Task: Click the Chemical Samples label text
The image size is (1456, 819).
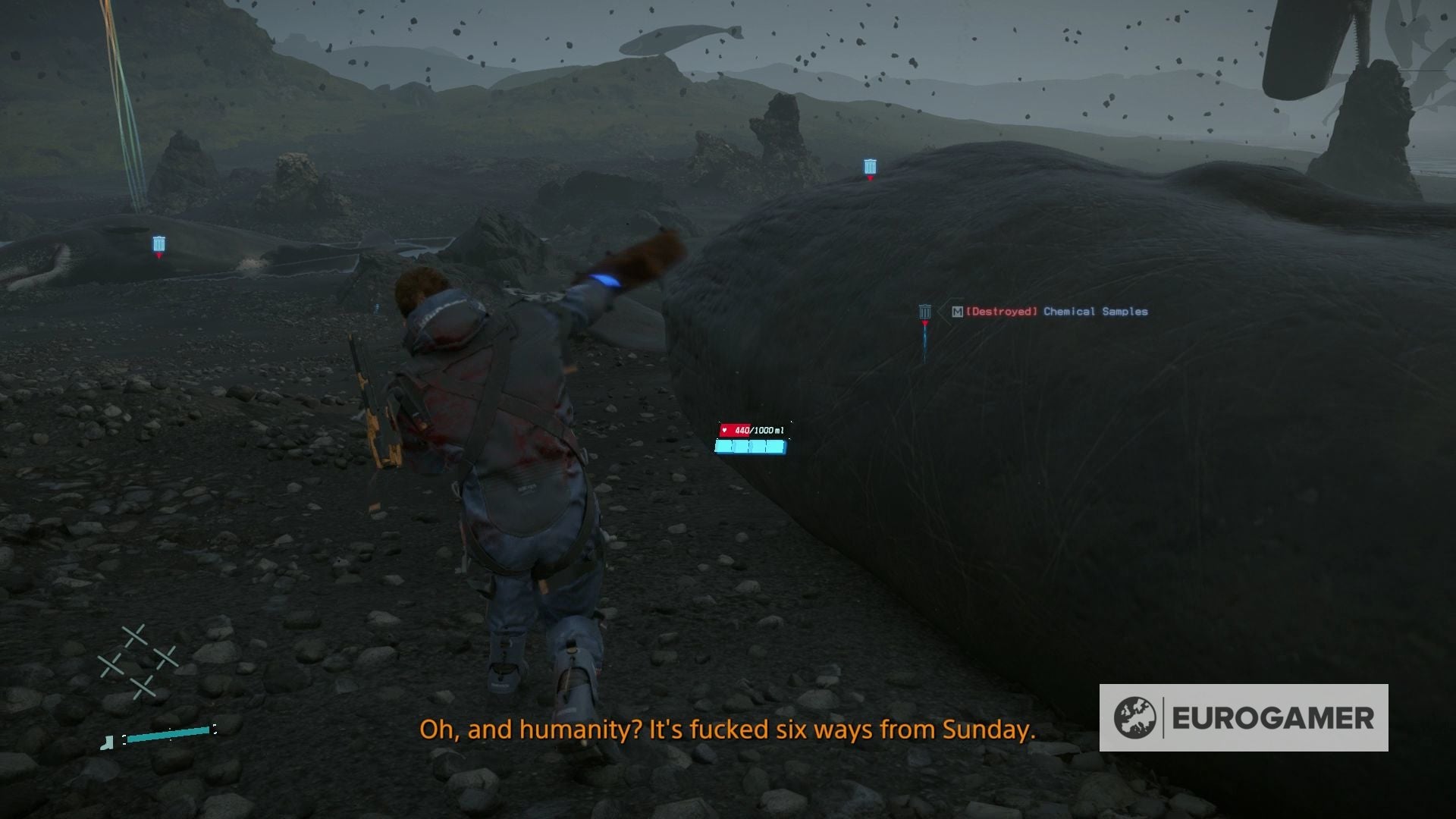Action: coord(1094,311)
